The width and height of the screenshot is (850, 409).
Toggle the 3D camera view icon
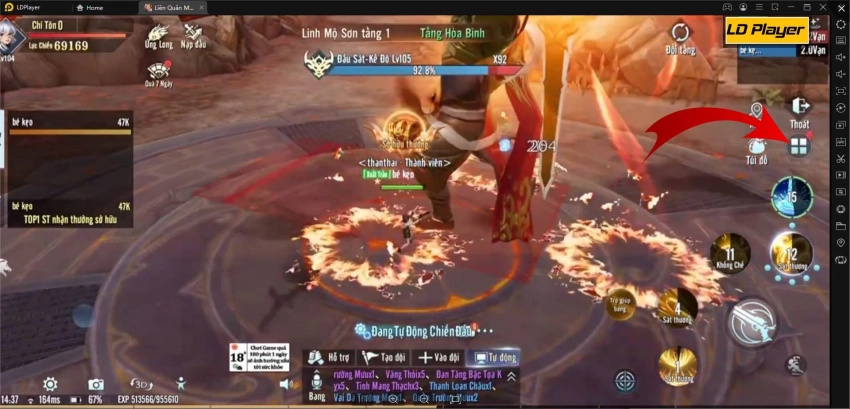[x=142, y=384]
